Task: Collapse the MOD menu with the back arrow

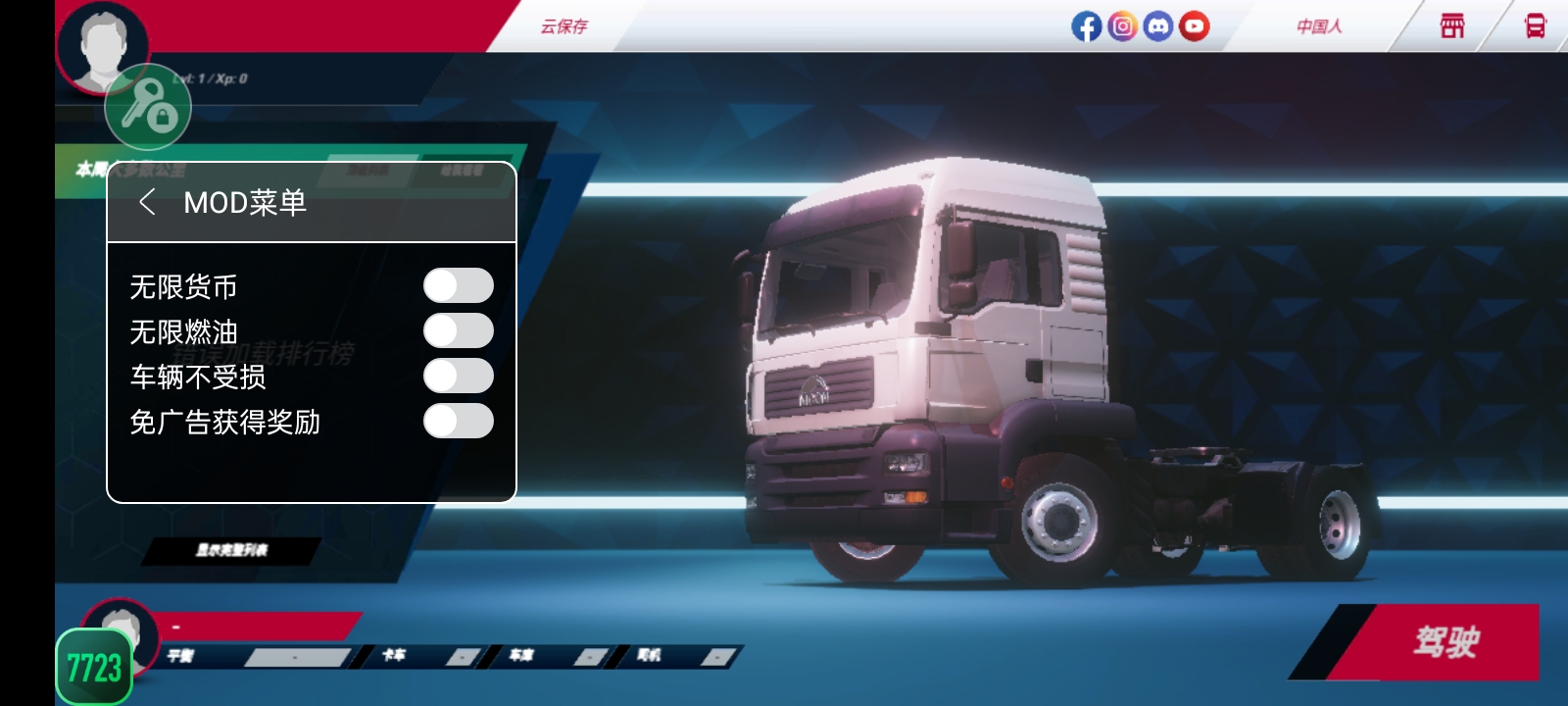Action: pos(149,203)
